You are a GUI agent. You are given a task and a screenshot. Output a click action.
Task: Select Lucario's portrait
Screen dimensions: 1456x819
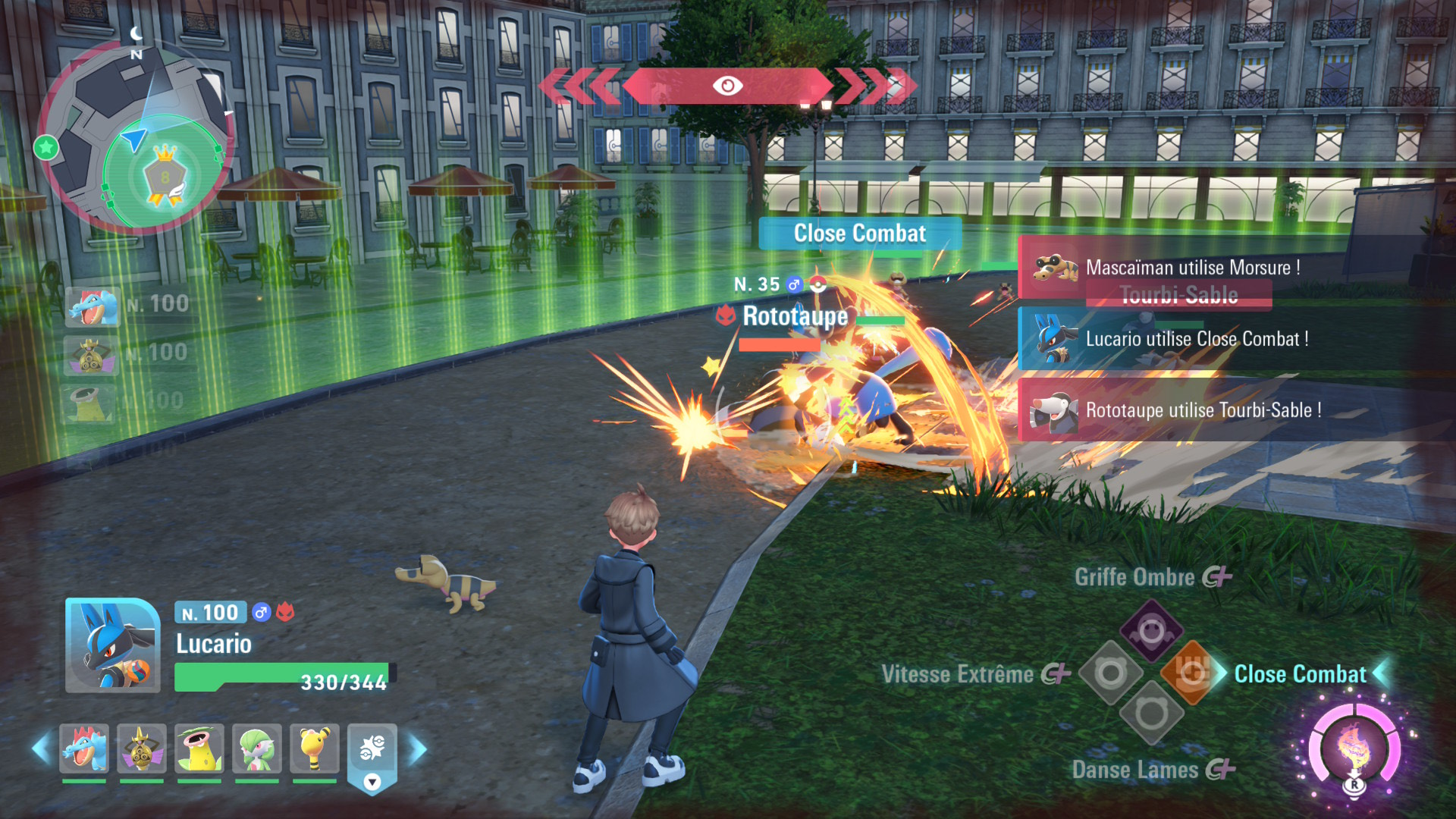point(113,645)
